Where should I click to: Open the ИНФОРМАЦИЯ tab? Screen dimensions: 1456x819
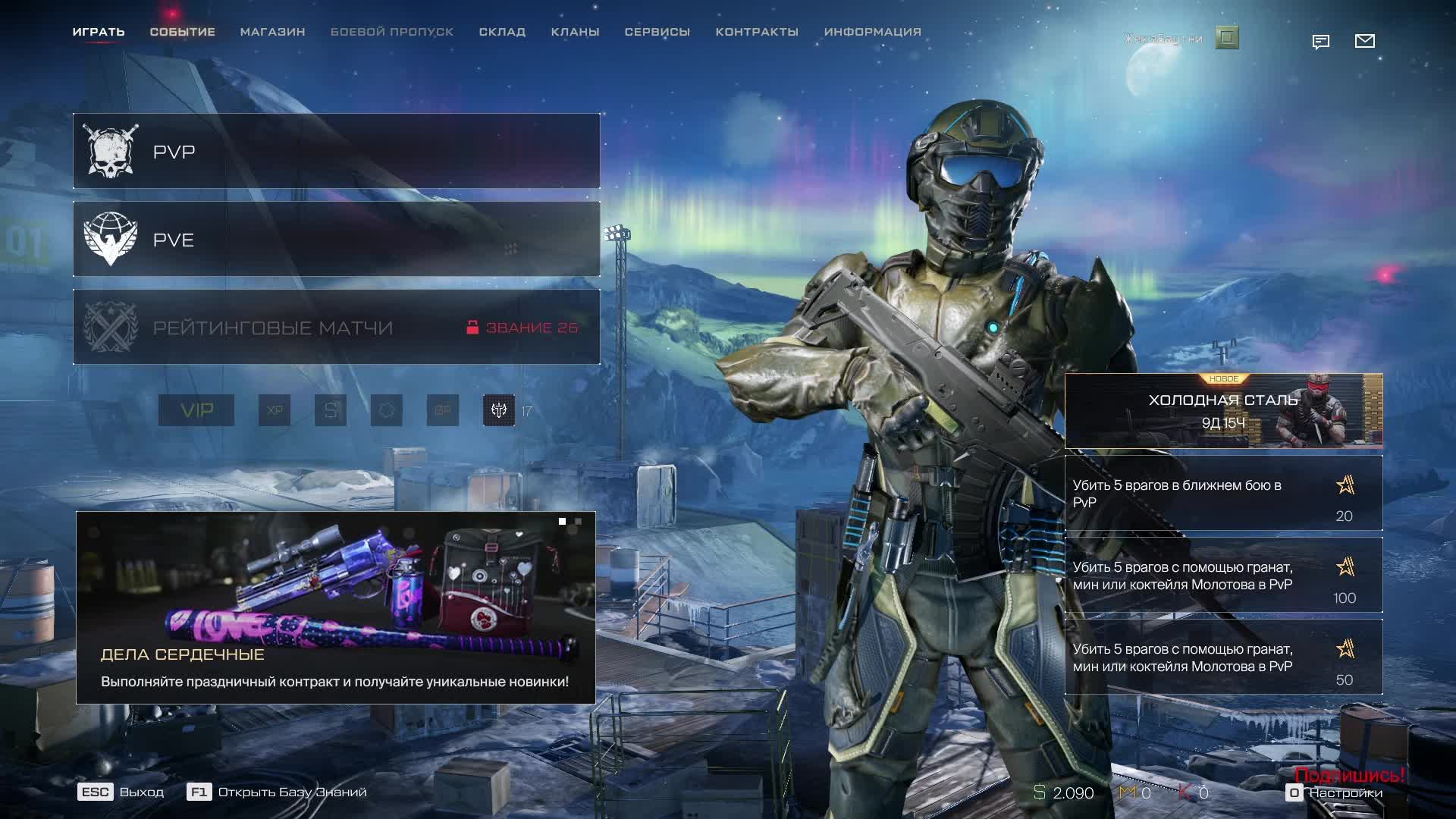pyautogui.click(x=872, y=32)
